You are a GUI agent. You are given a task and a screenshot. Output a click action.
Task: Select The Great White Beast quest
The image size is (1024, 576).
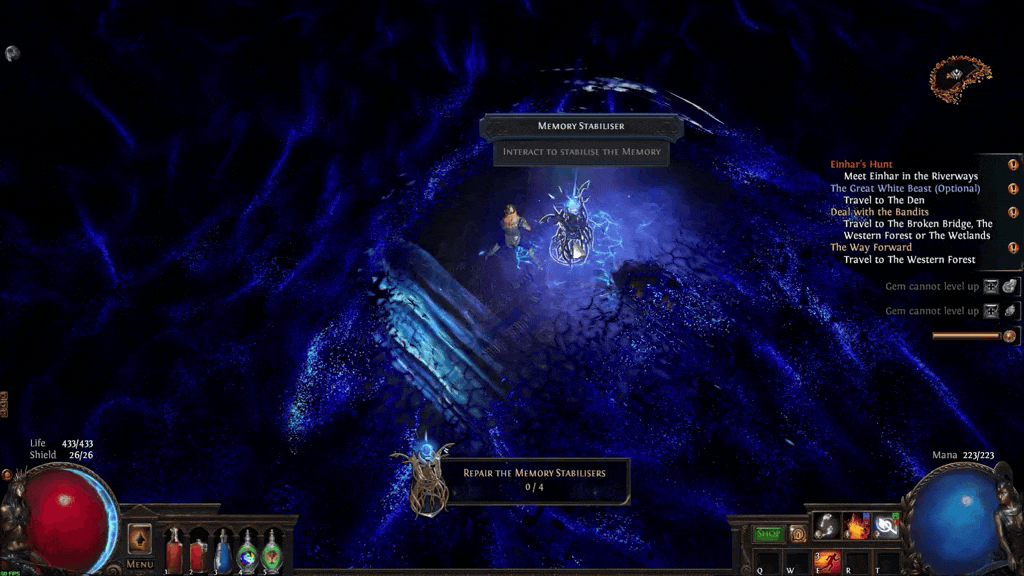(904, 188)
